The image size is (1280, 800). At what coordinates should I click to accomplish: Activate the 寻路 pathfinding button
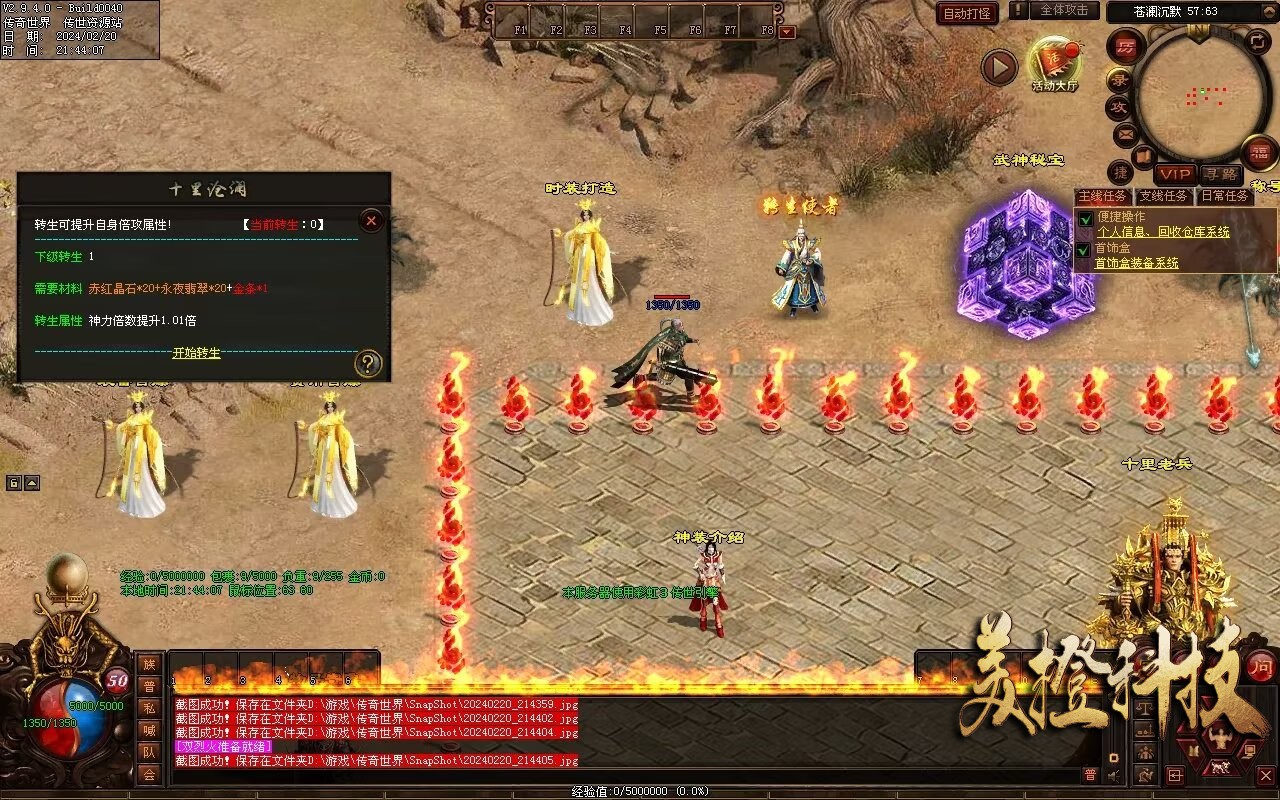(x=1219, y=174)
